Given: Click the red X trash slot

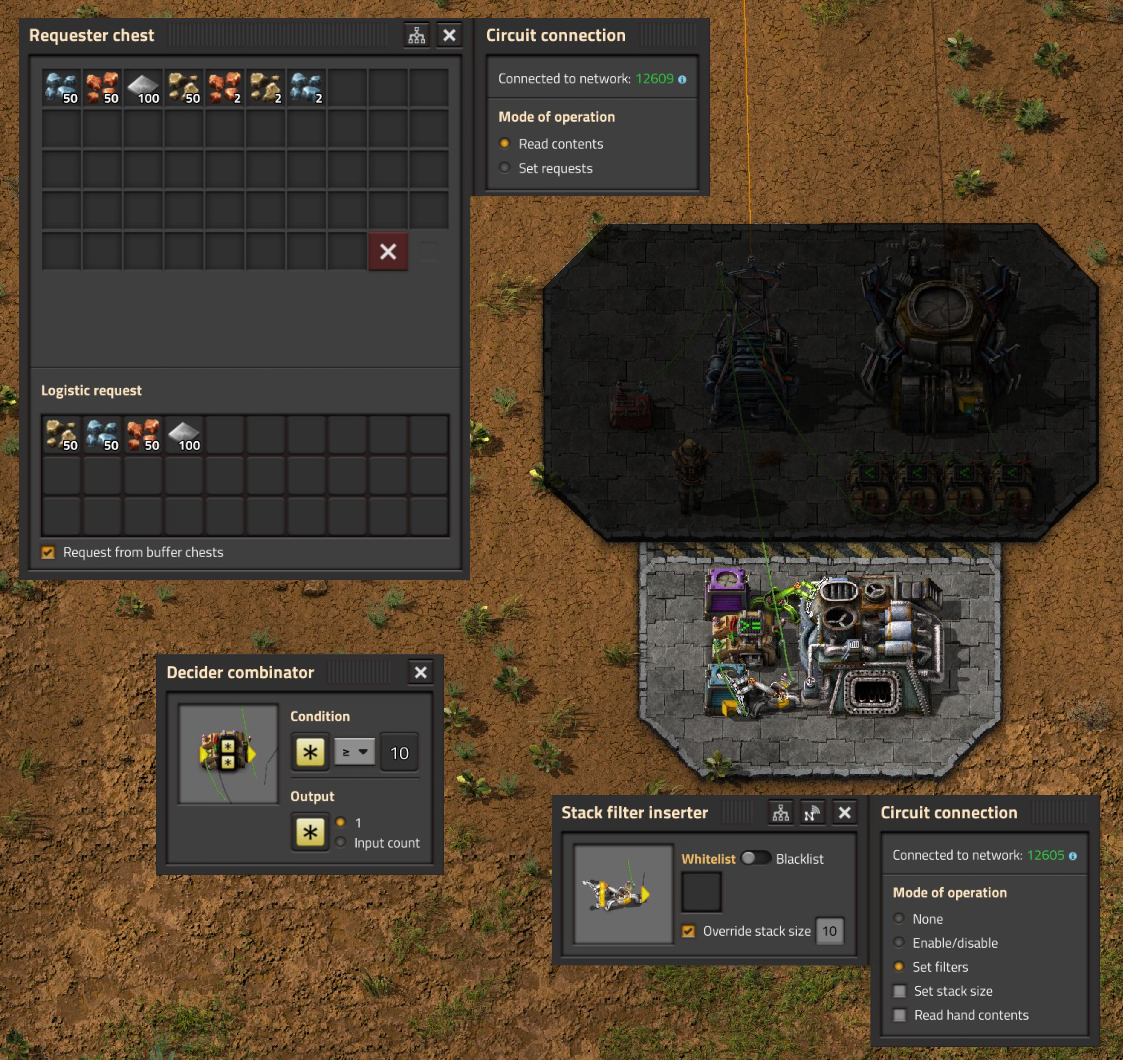Looking at the screenshot, I should (388, 252).
